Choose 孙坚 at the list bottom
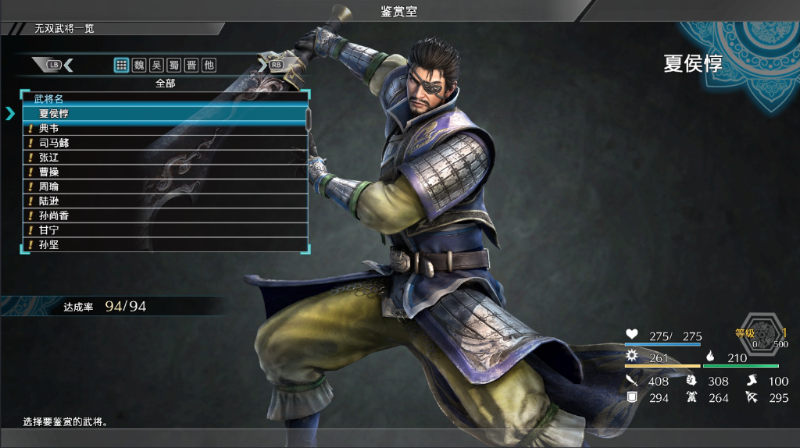The width and height of the screenshot is (800, 448). [165, 244]
